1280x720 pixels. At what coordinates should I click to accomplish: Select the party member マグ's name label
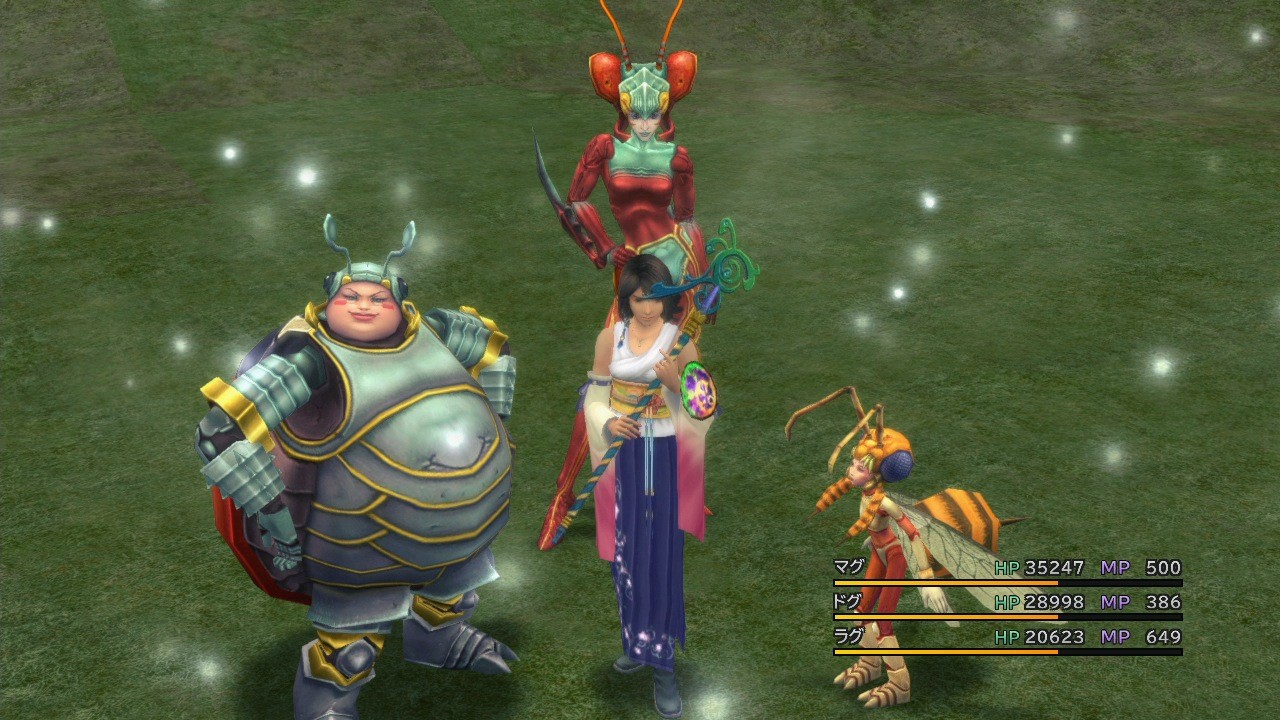845,567
